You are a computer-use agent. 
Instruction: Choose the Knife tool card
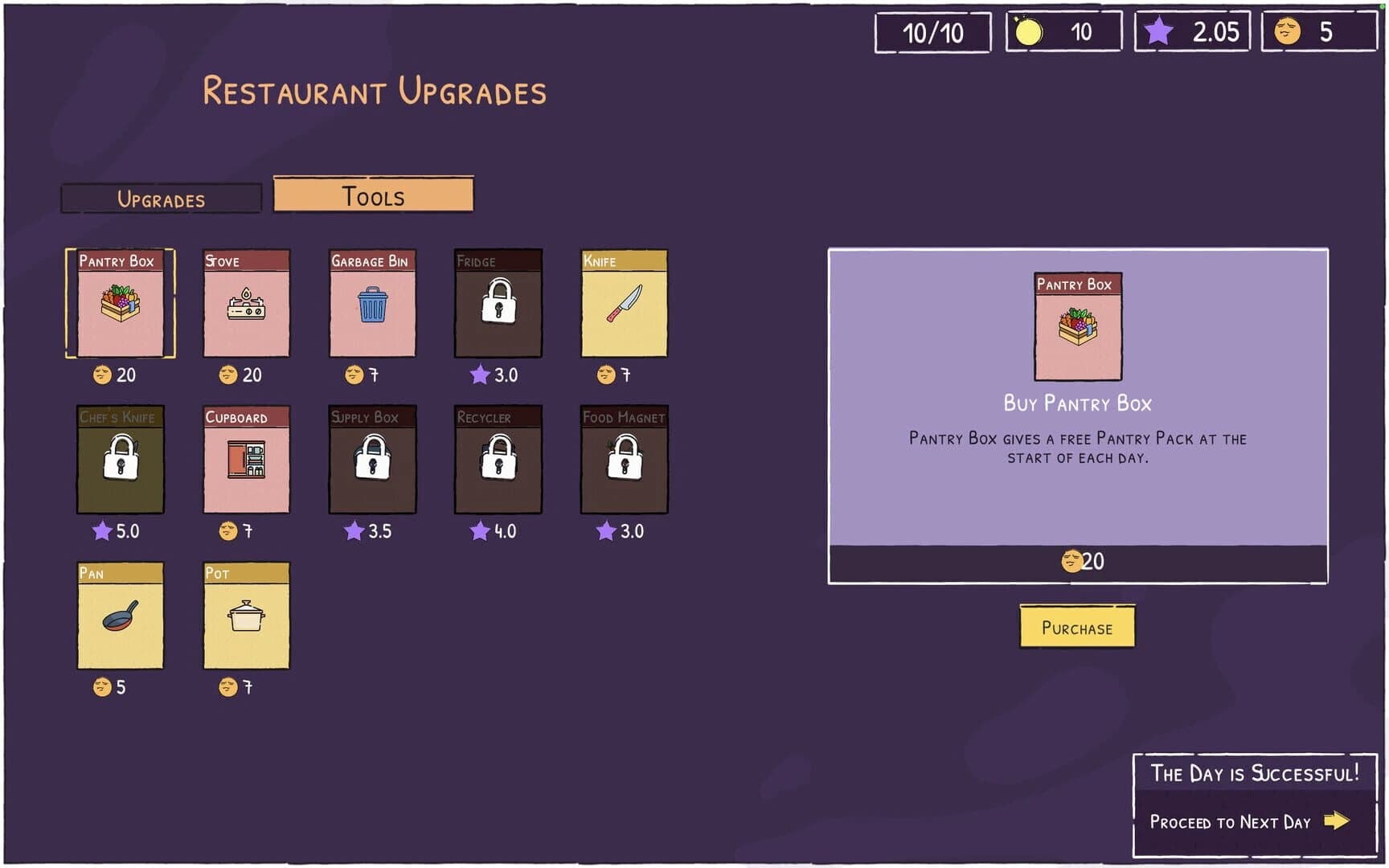point(624,305)
